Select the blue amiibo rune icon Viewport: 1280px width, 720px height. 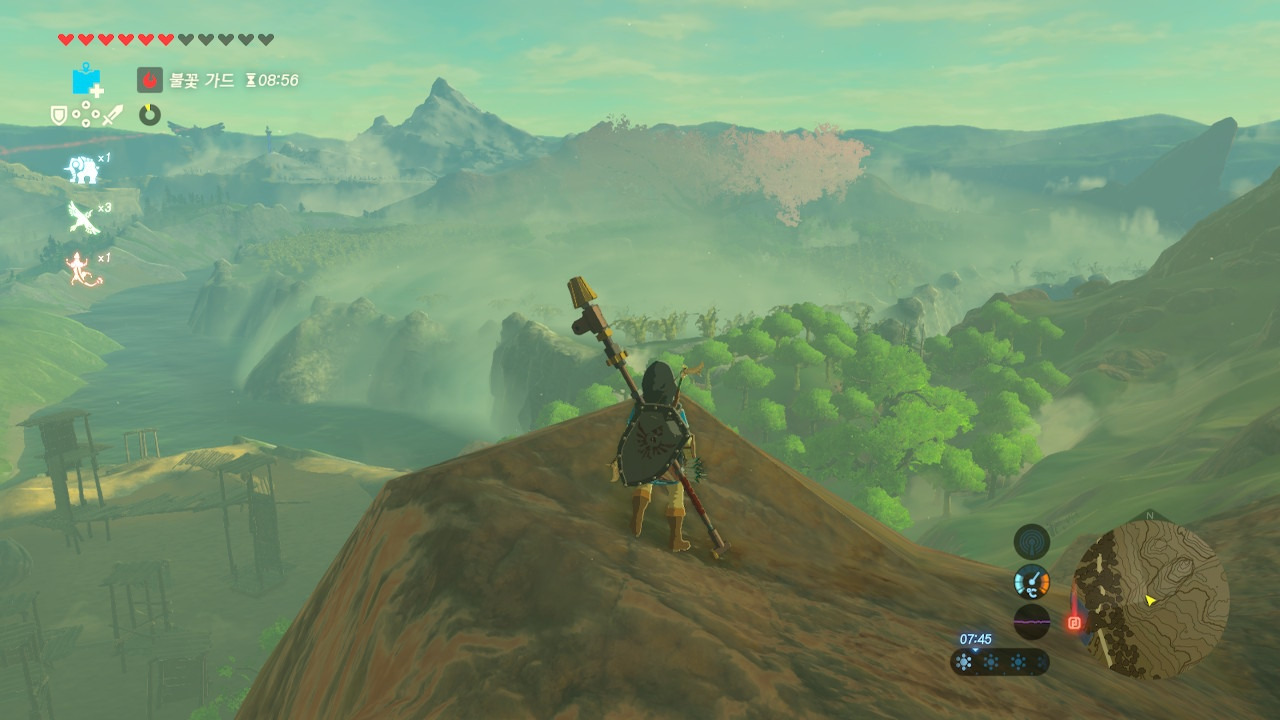[x=87, y=79]
